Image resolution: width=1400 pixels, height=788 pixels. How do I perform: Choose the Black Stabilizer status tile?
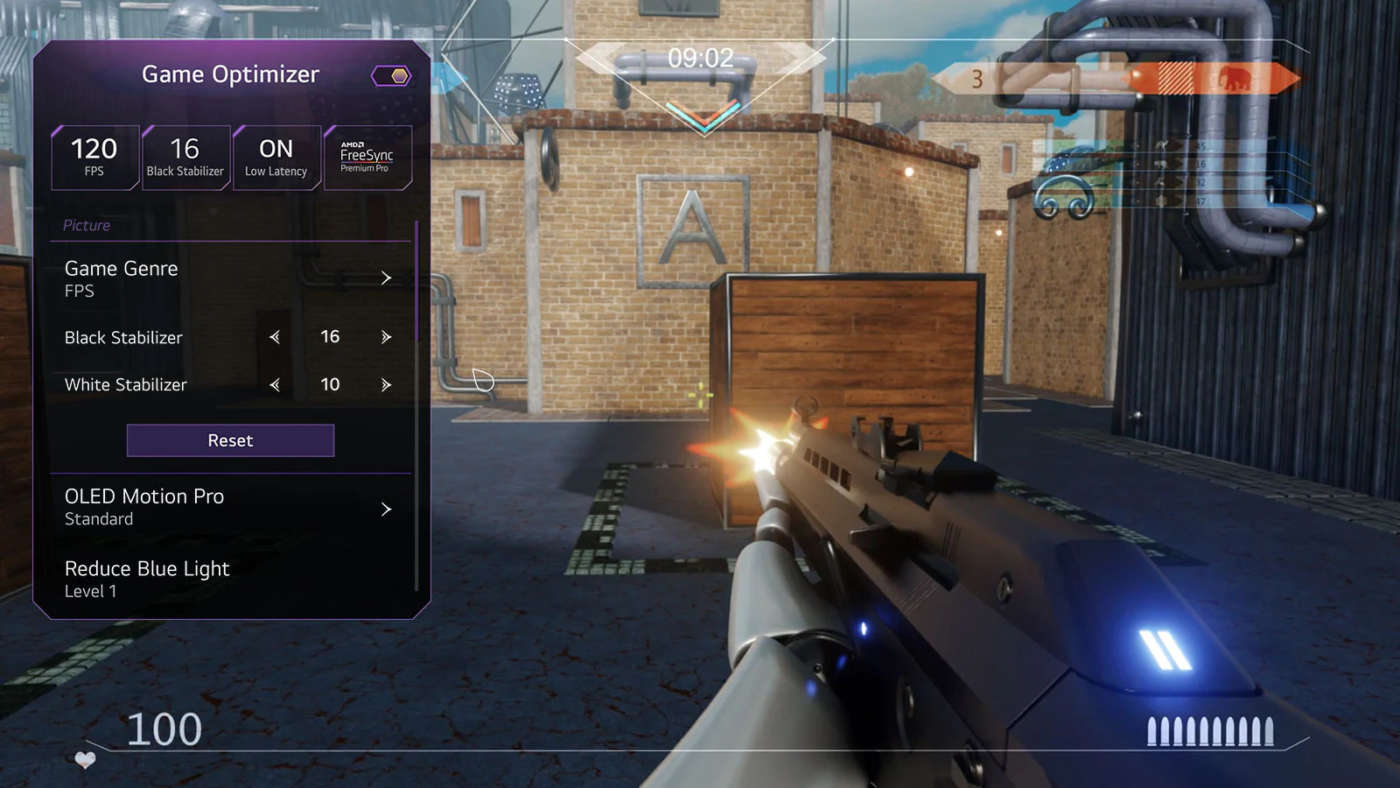click(185, 158)
